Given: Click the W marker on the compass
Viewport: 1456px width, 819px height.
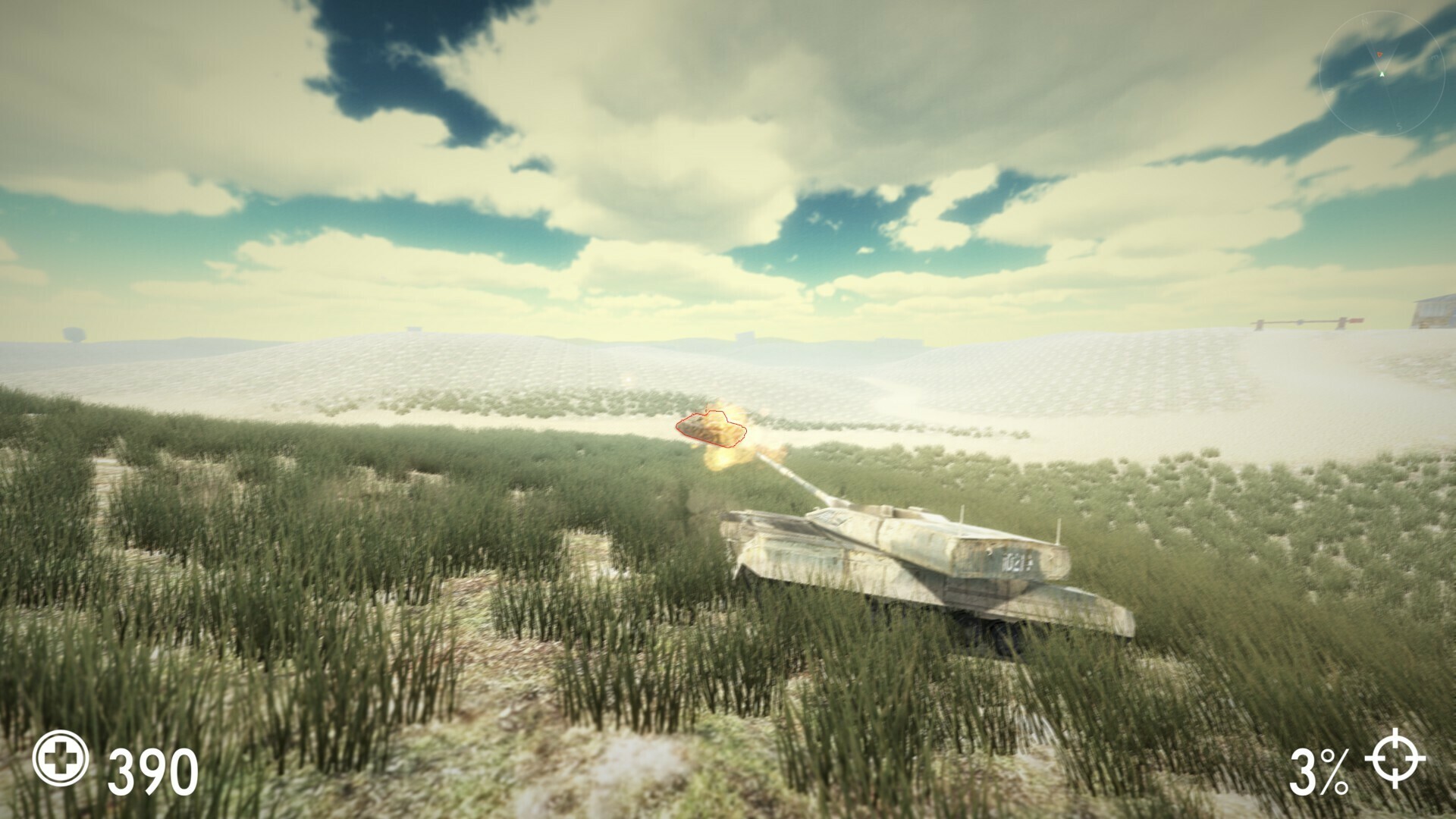Looking at the screenshot, I should click(1330, 96).
